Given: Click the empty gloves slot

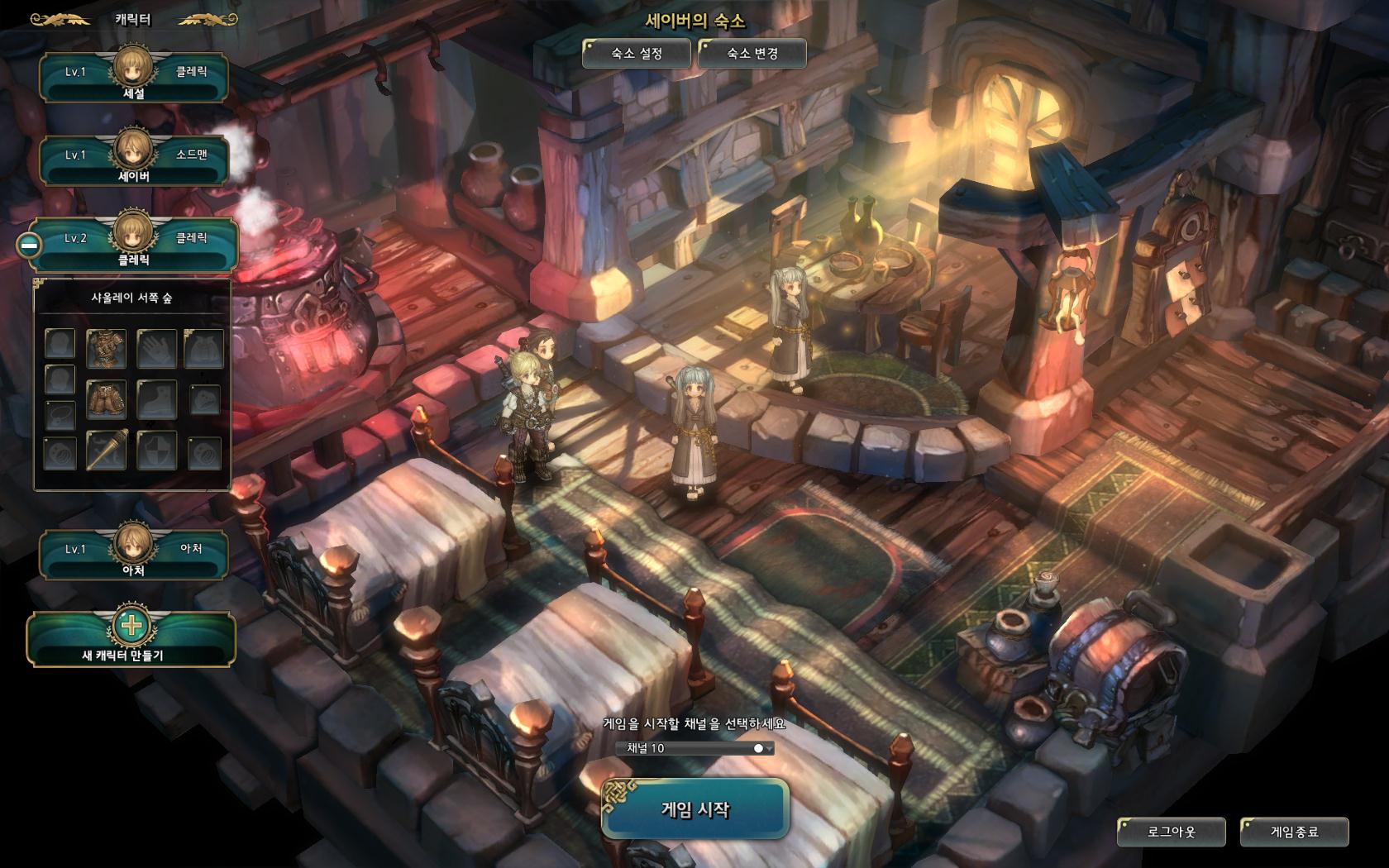Looking at the screenshot, I should tap(156, 348).
